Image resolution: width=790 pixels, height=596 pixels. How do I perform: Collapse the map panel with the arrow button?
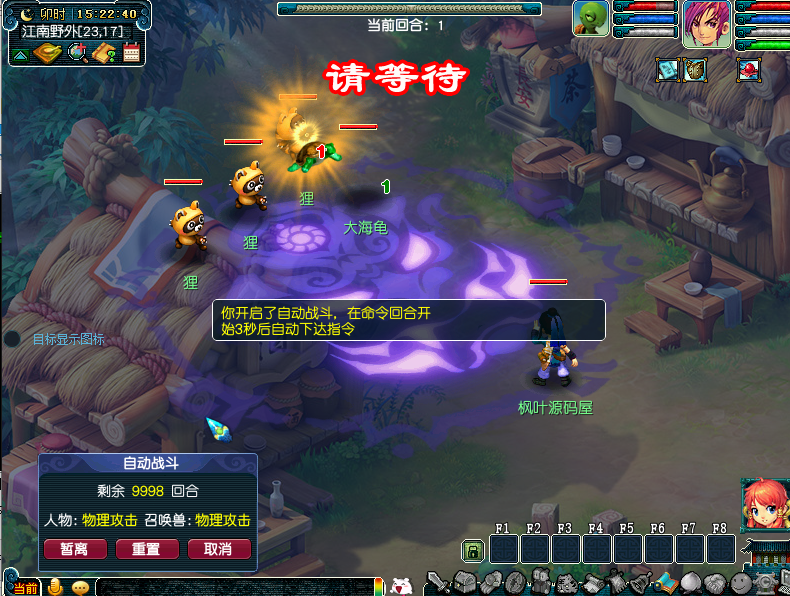[19, 52]
